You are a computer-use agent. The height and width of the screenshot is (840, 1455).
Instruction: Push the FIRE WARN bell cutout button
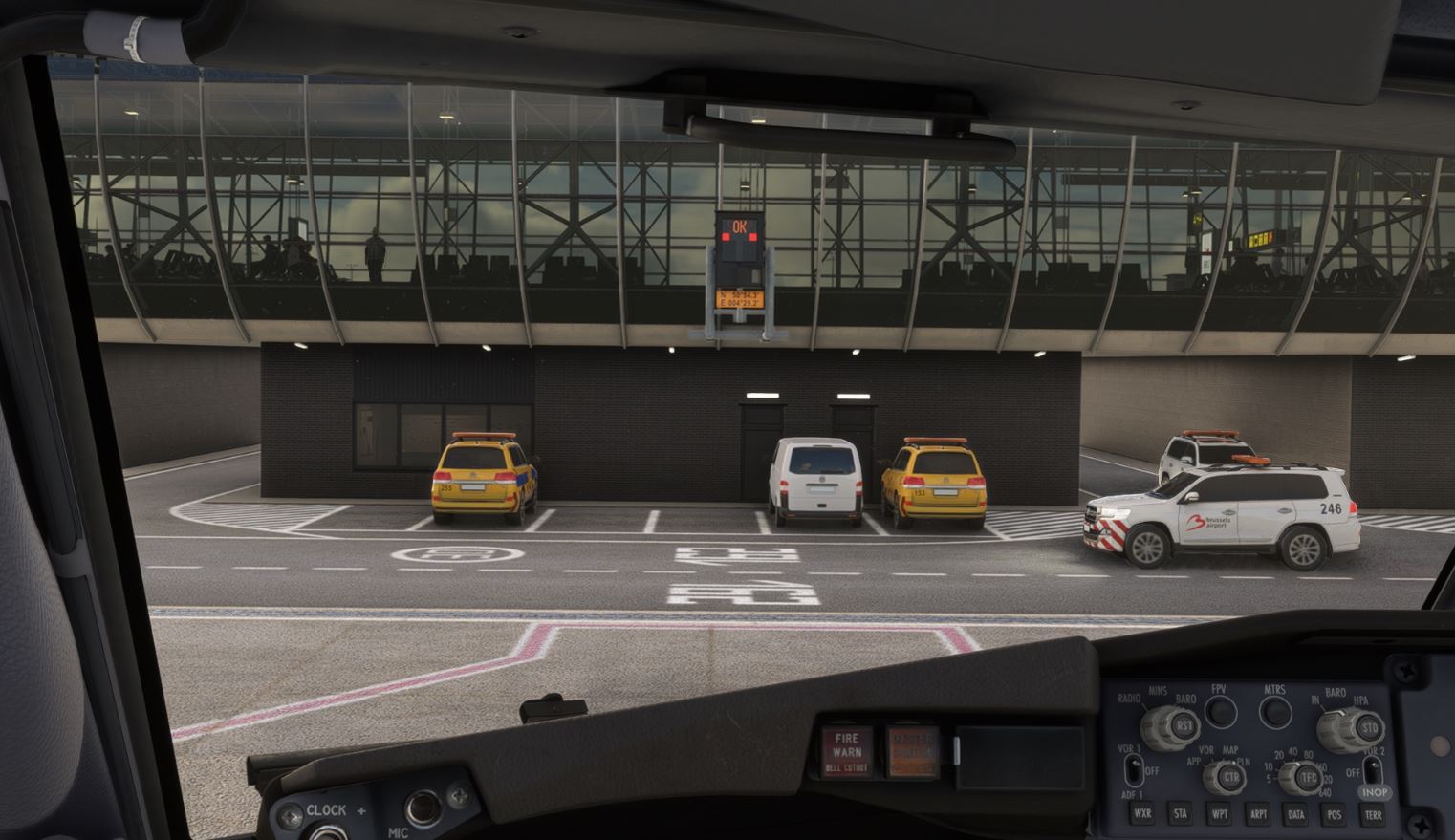847,749
